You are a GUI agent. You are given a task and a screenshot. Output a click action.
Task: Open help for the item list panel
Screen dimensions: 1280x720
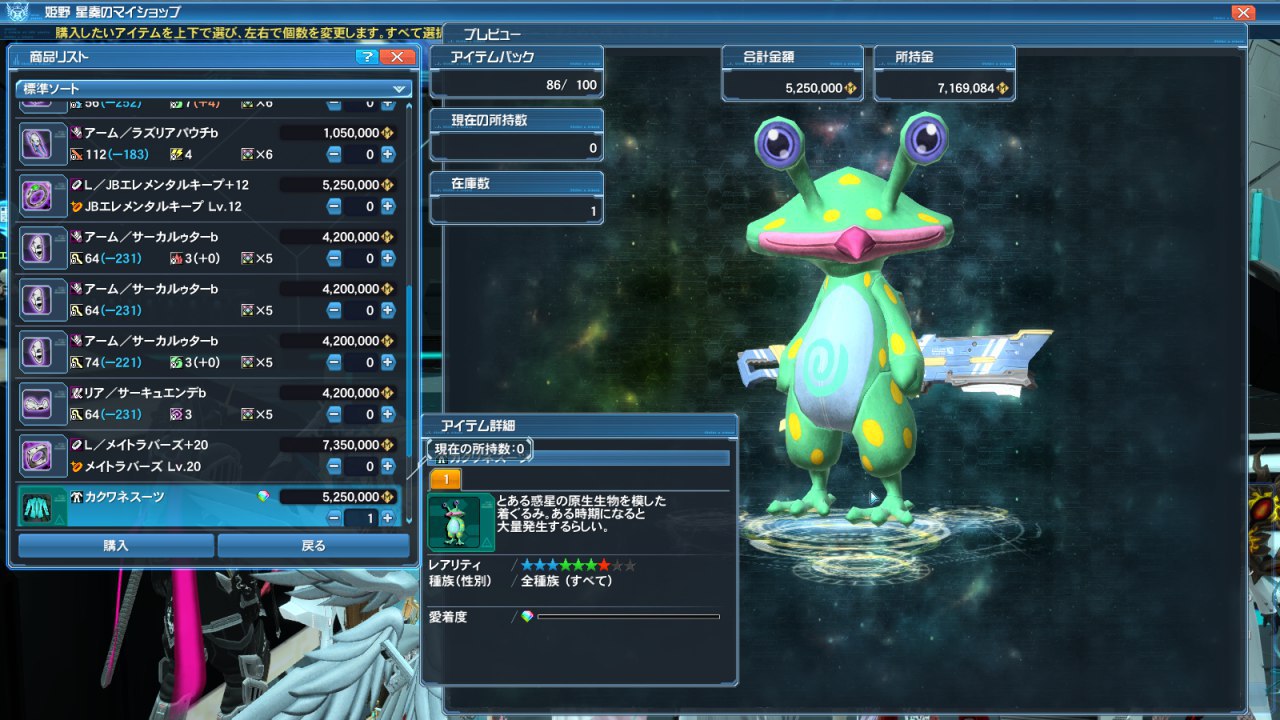(367, 57)
